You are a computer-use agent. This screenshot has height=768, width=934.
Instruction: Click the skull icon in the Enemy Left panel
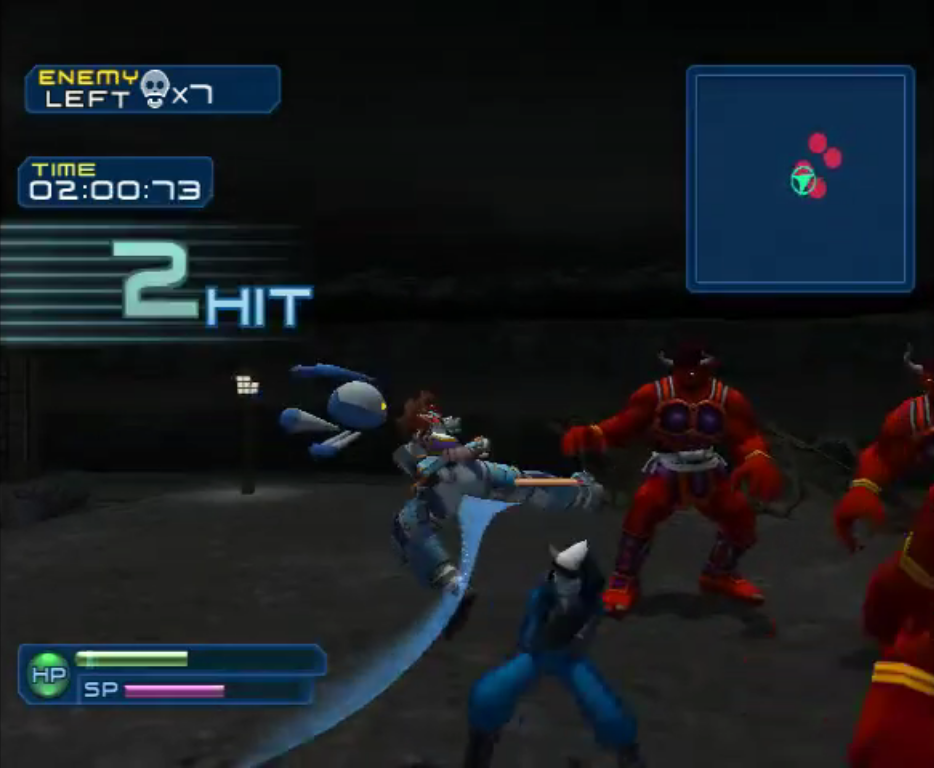pos(154,89)
